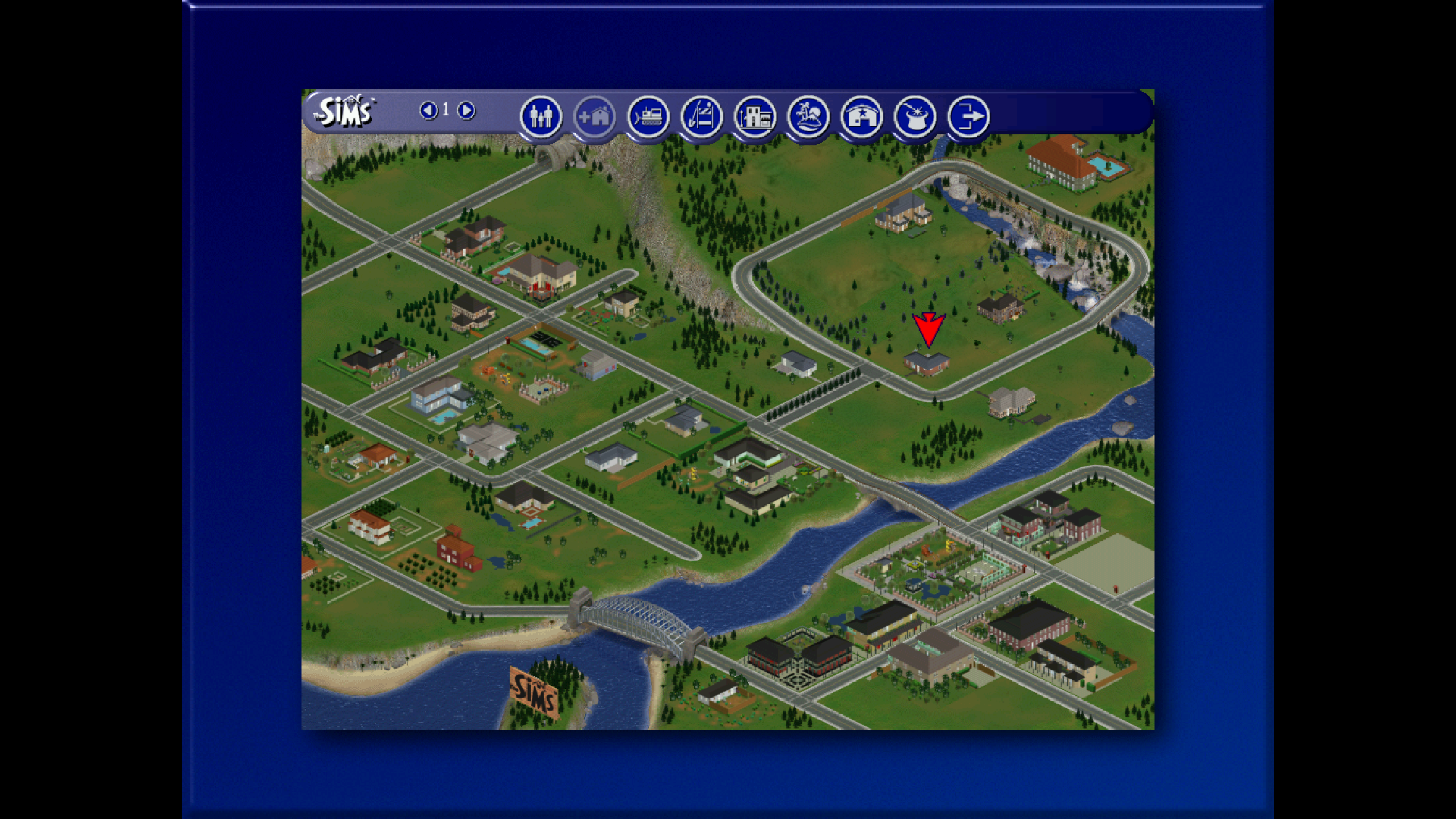Click the greyed-out move-in house button
This screenshot has width=1456, height=819.
tap(594, 117)
